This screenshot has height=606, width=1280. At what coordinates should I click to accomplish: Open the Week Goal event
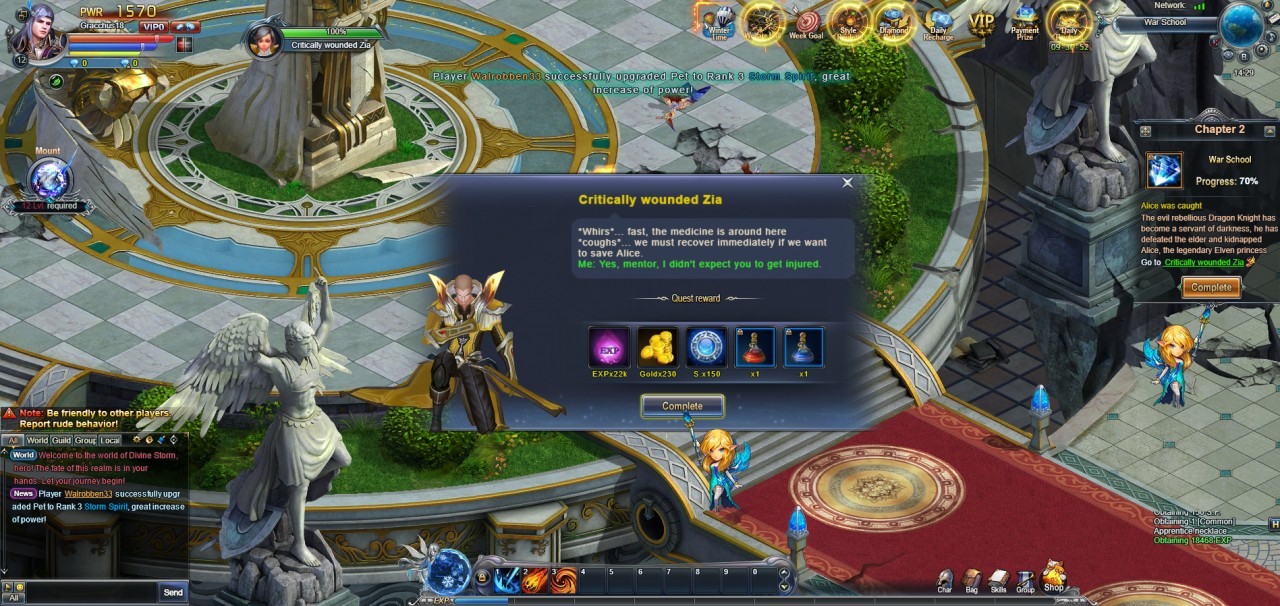click(x=805, y=23)
